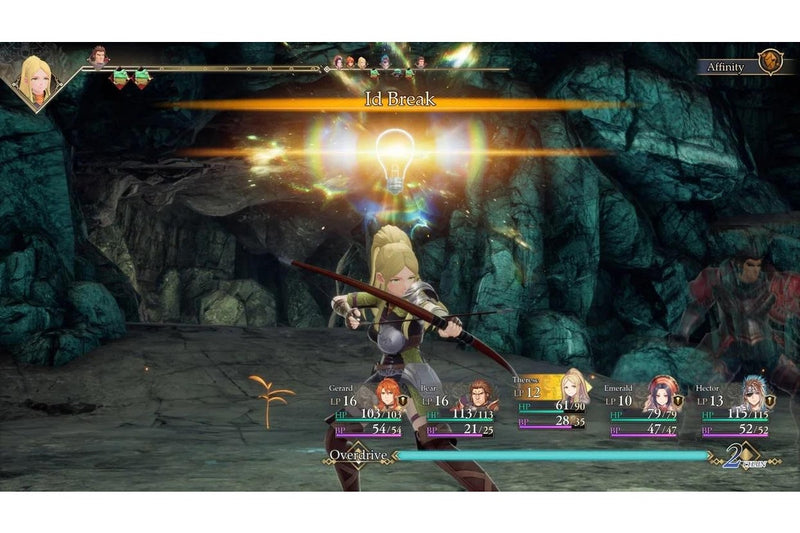
Task: Select the Overdrive chain counter icon
Action: (x=736, y=458)
